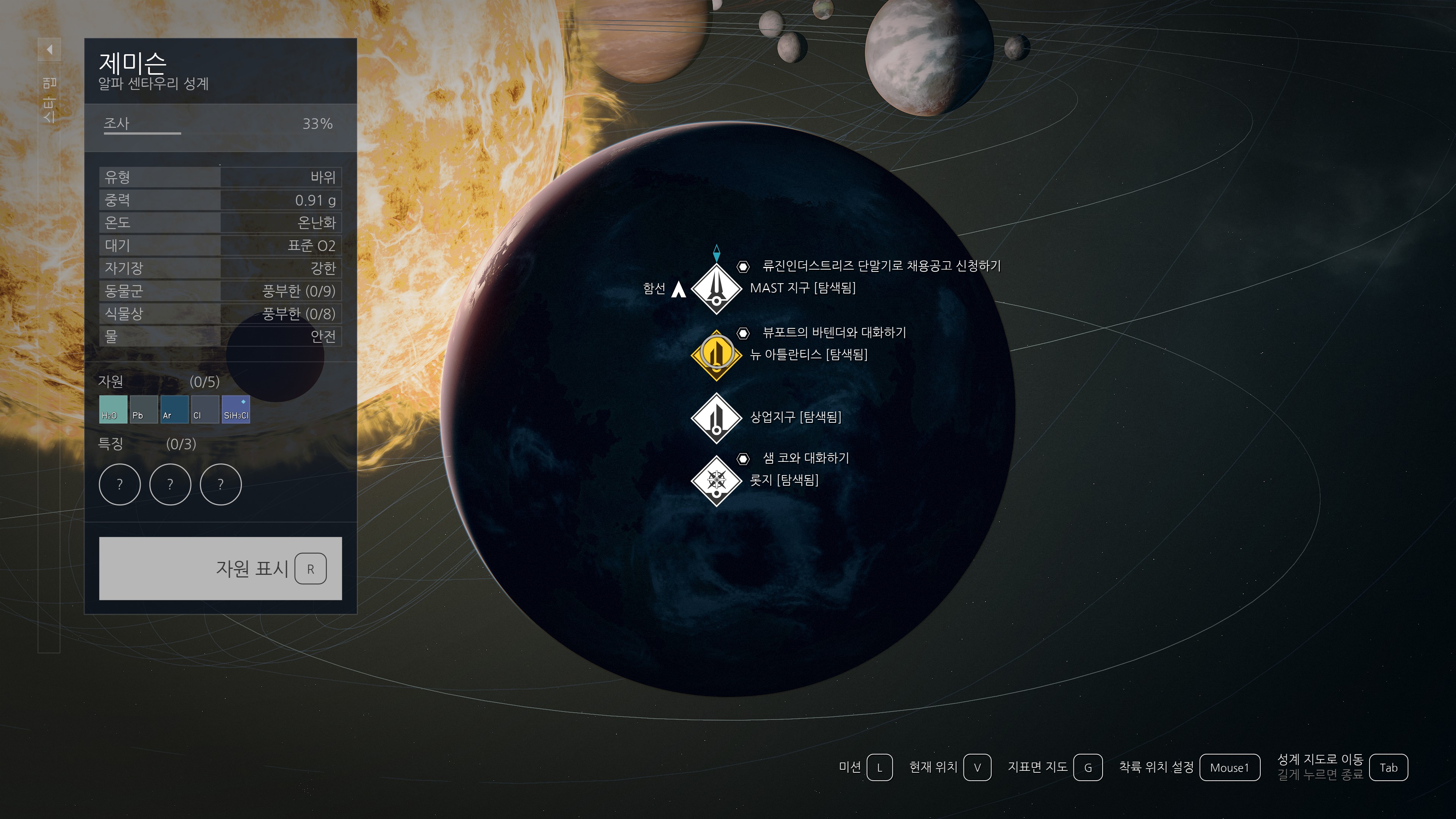Jump to 현재 위치 (current location)
The height and width of the screenshot is (819, 1456).
point(977,767)
